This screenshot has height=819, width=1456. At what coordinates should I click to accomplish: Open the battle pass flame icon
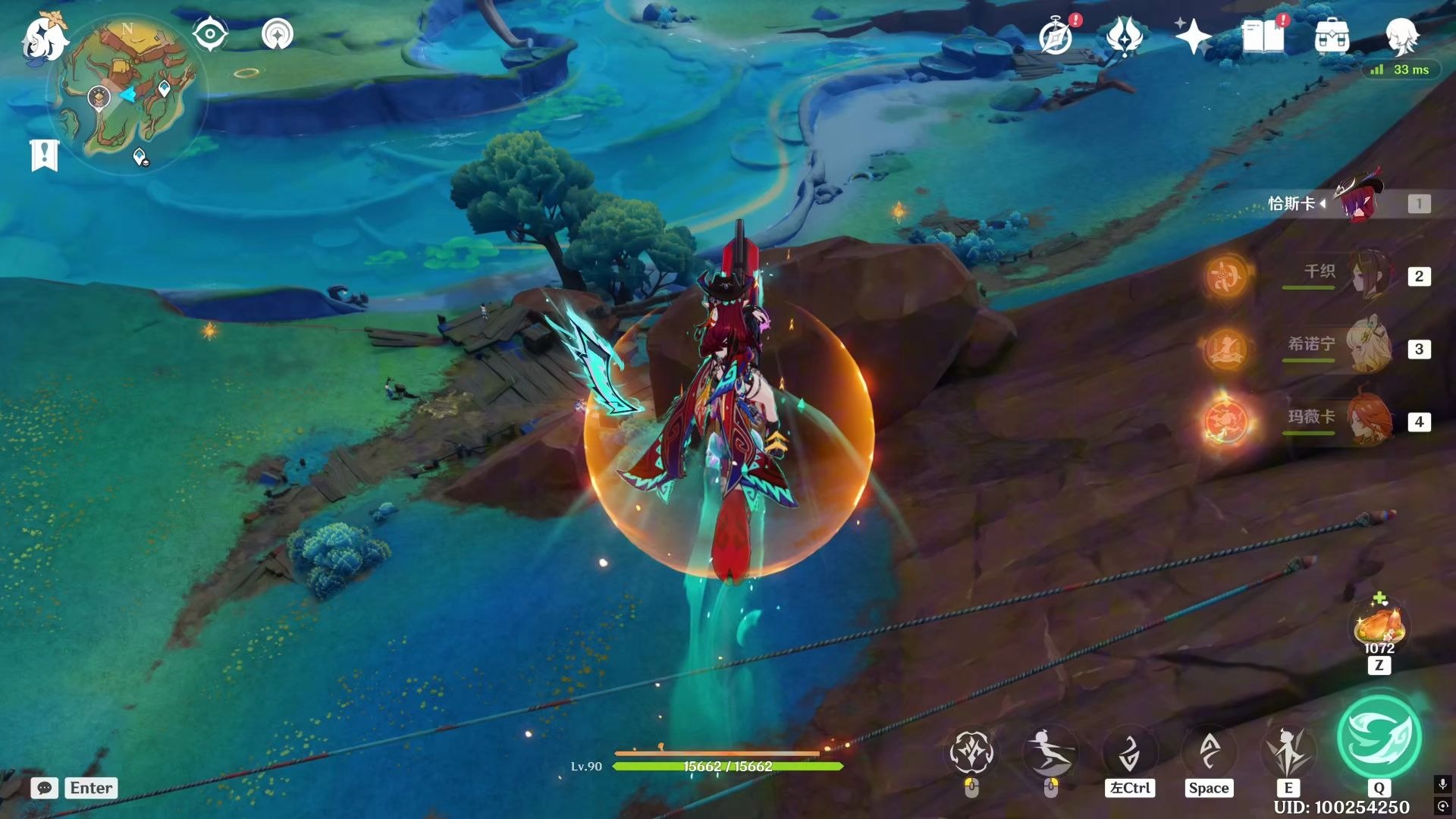1125,36
